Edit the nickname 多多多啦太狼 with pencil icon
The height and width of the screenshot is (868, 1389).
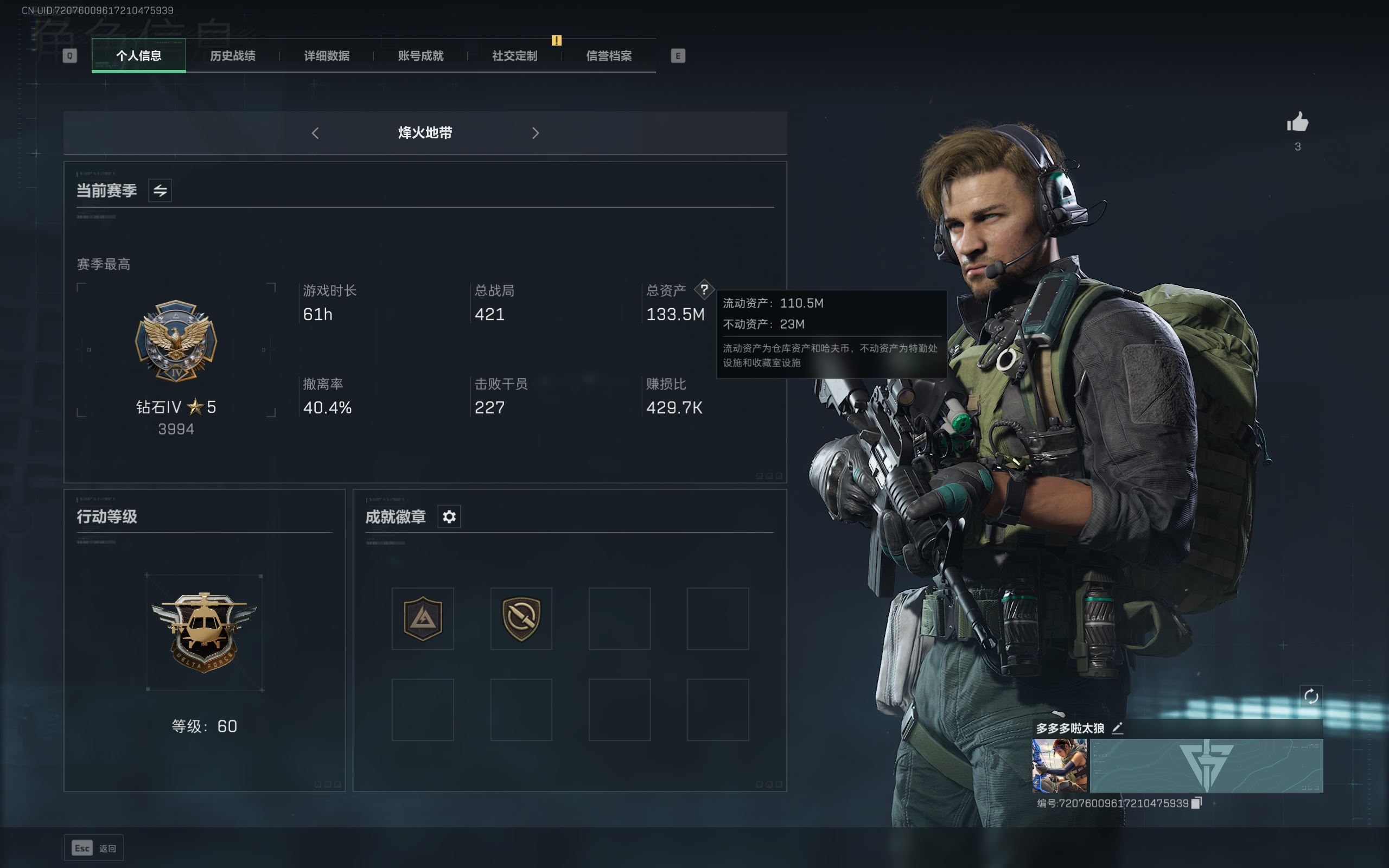[1118, 729]
